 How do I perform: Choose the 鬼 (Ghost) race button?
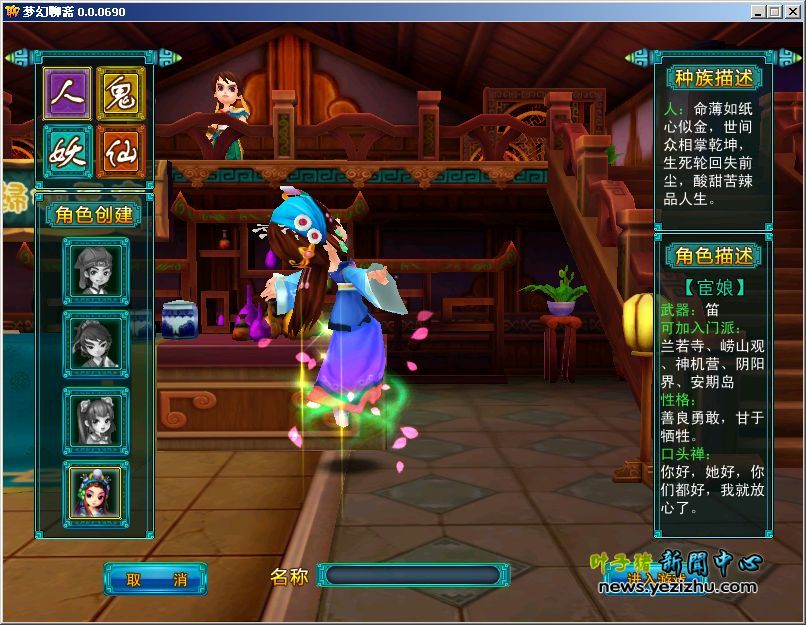pyautogui.click(x=121, y=94)
